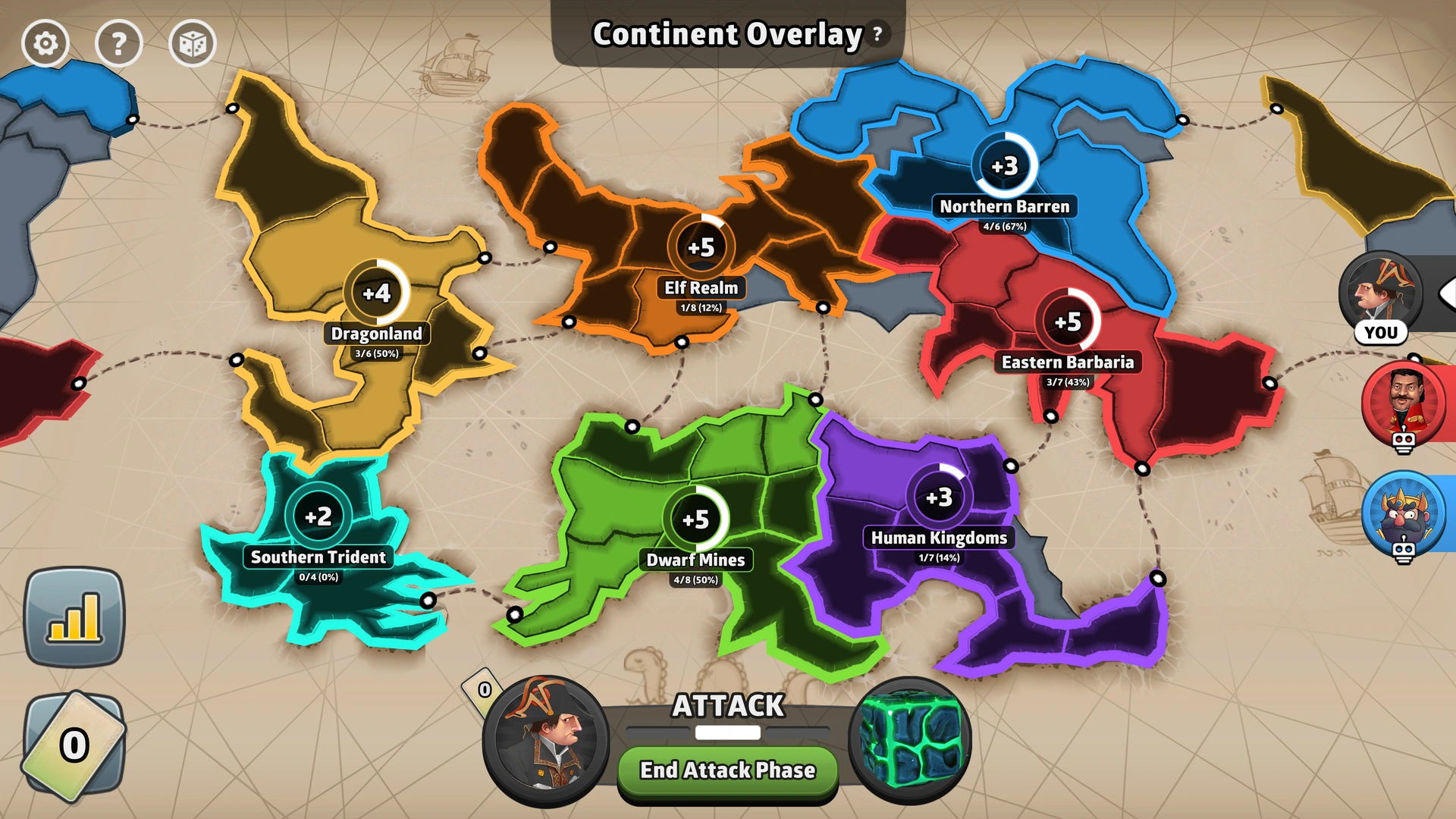Open the help question mark icon
Screen dimensions: 1456x819
[120, 43]
